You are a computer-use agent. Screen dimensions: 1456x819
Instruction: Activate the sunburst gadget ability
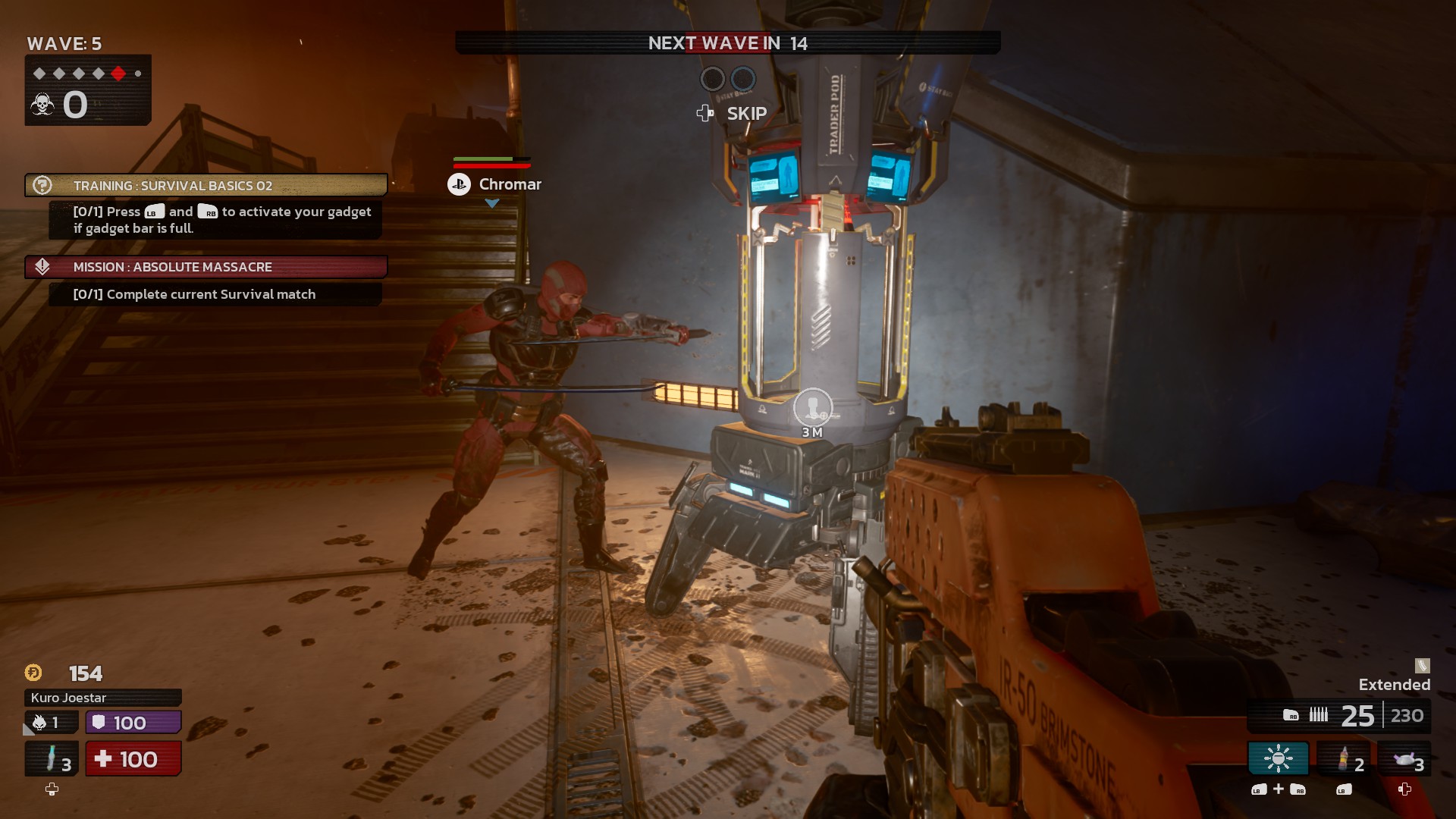click(x=1278, y=758)
